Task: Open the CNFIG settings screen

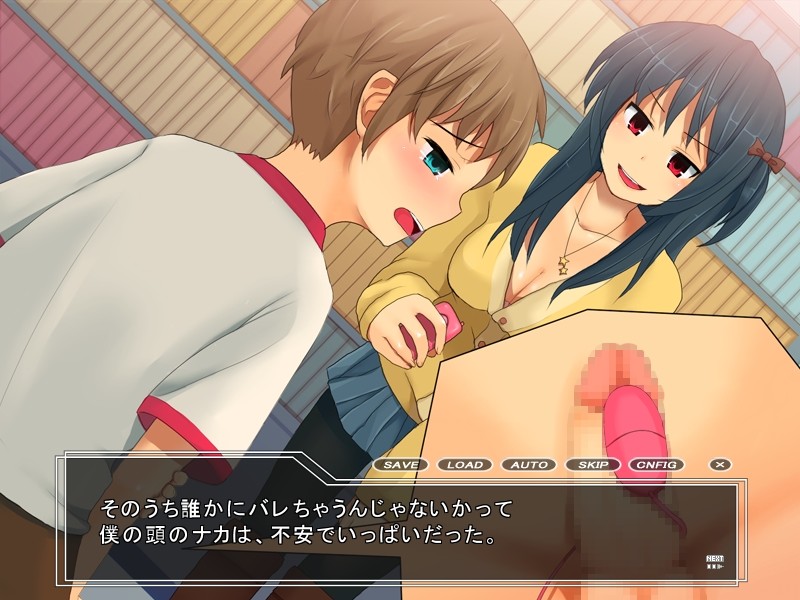Action: tap(657, 465)
